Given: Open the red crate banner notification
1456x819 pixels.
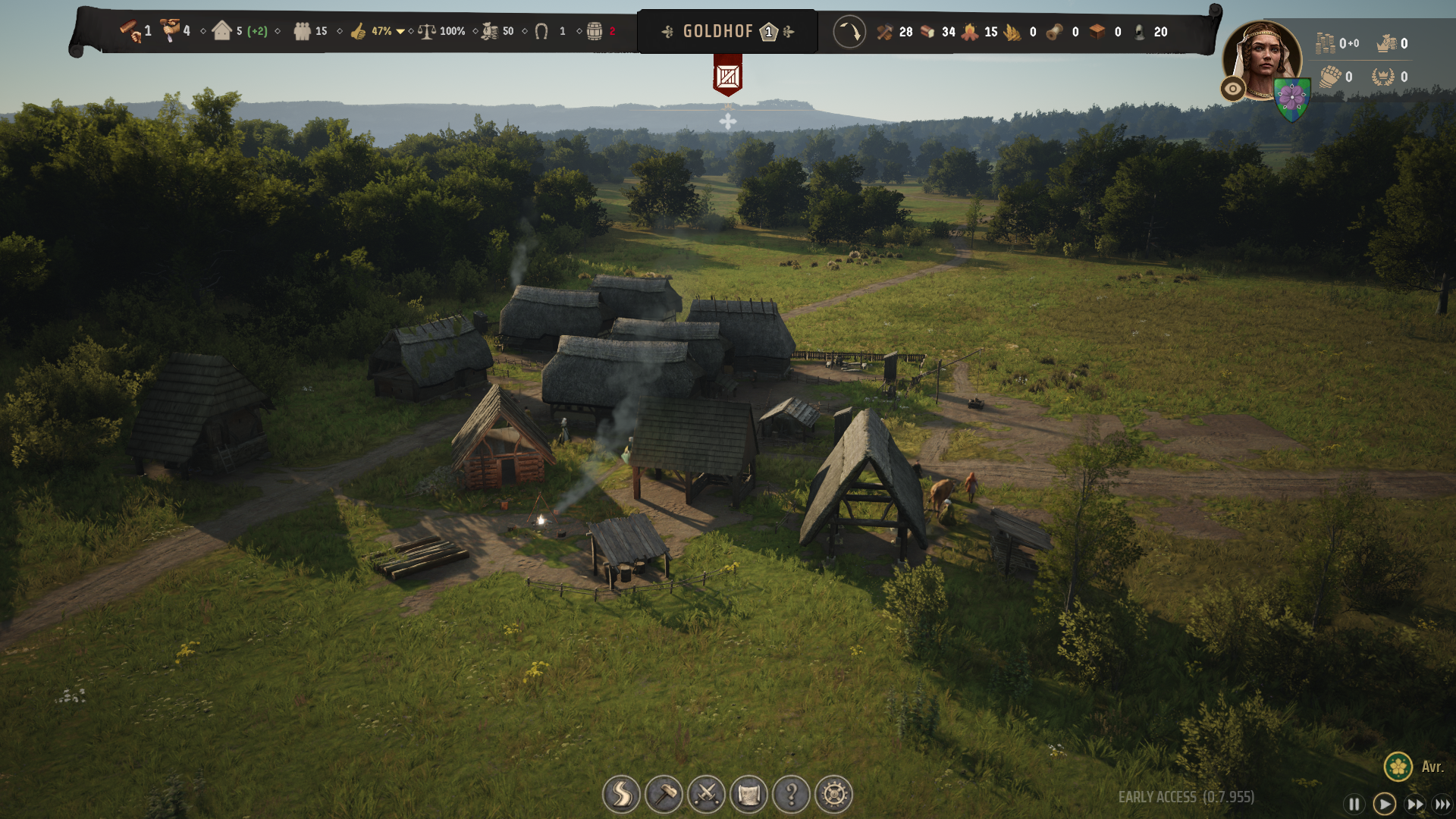Looking at the screenshot, I should [x=727, y=76].
